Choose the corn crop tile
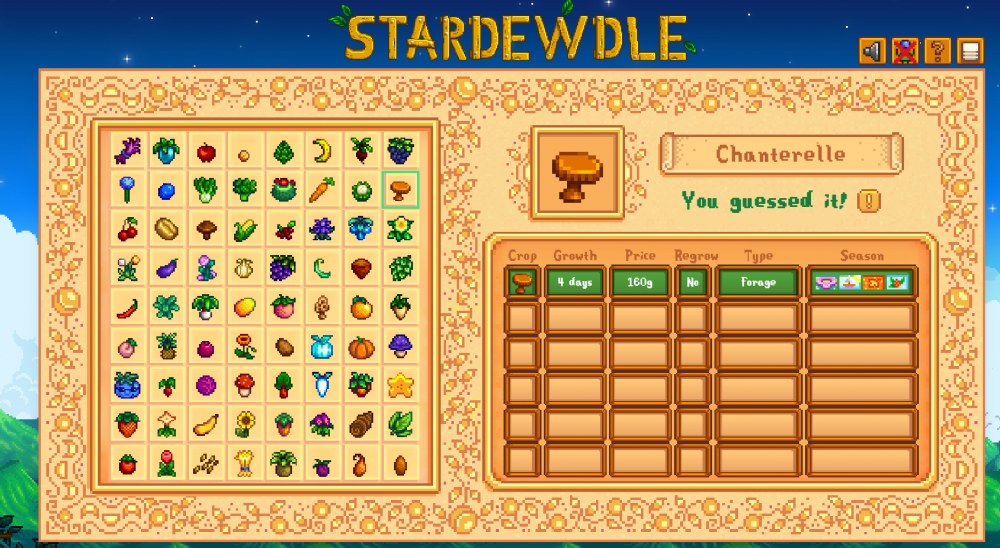This screenshot has height=548, width=1000. point(244,229)
